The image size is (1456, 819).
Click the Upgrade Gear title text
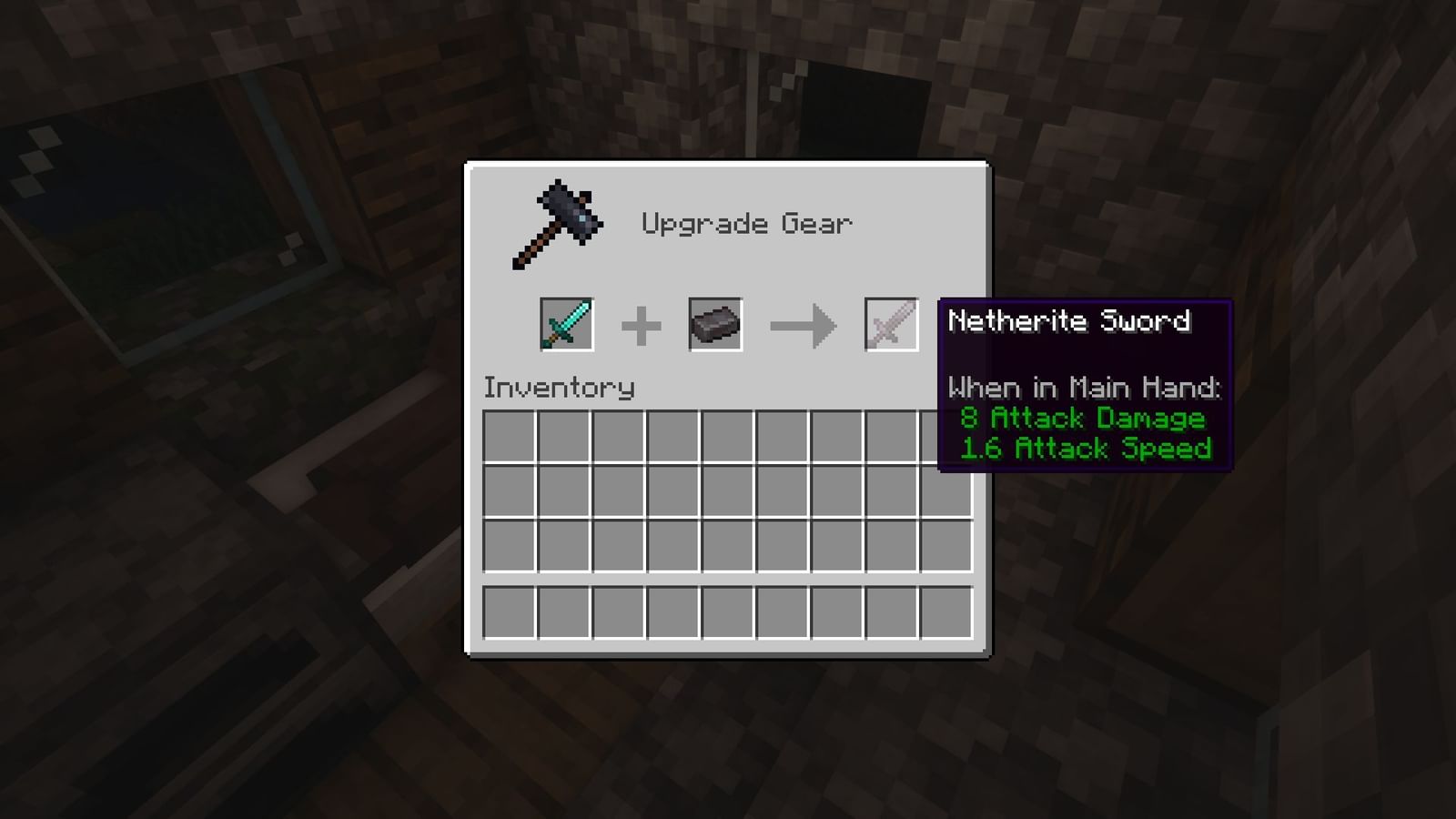coord(748,221)
